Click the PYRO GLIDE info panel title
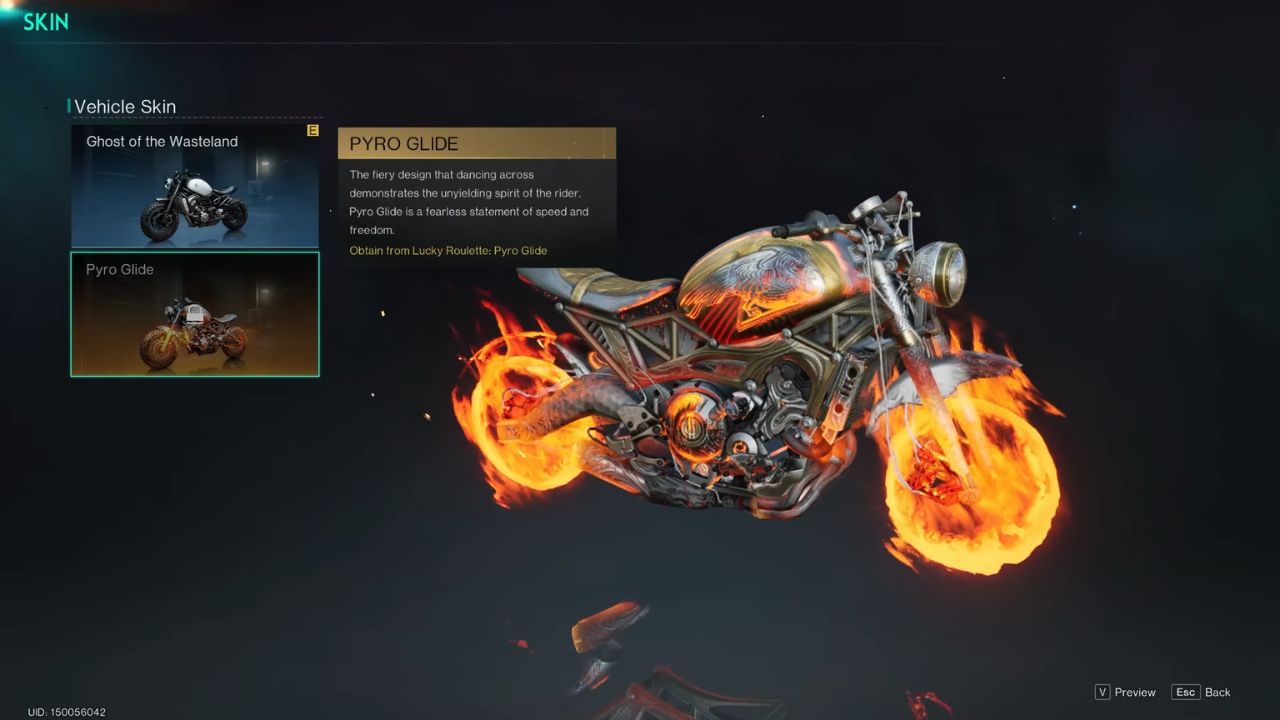Viewport: 1280px width, 720px height. tap(403, 143)
